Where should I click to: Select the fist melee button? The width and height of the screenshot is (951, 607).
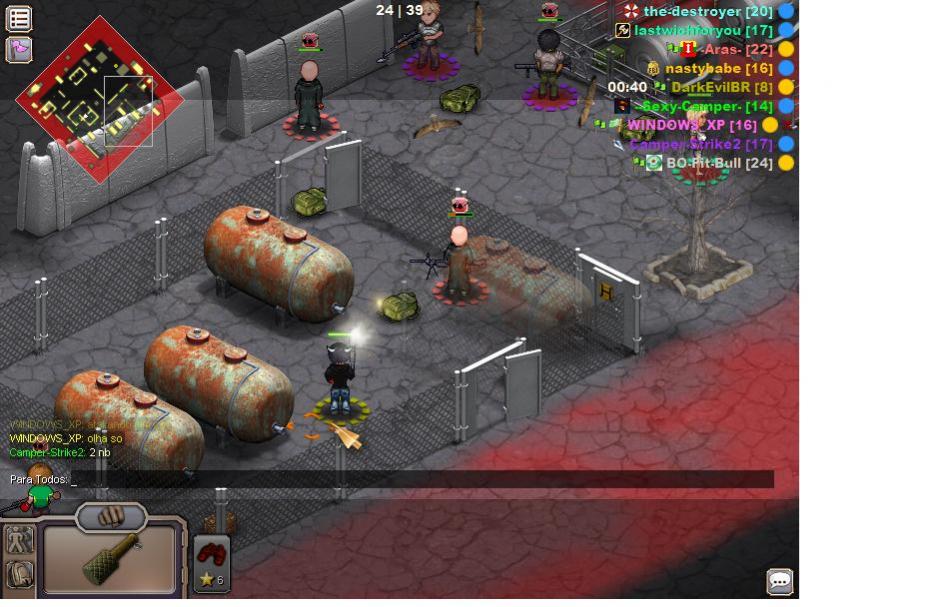111,517
